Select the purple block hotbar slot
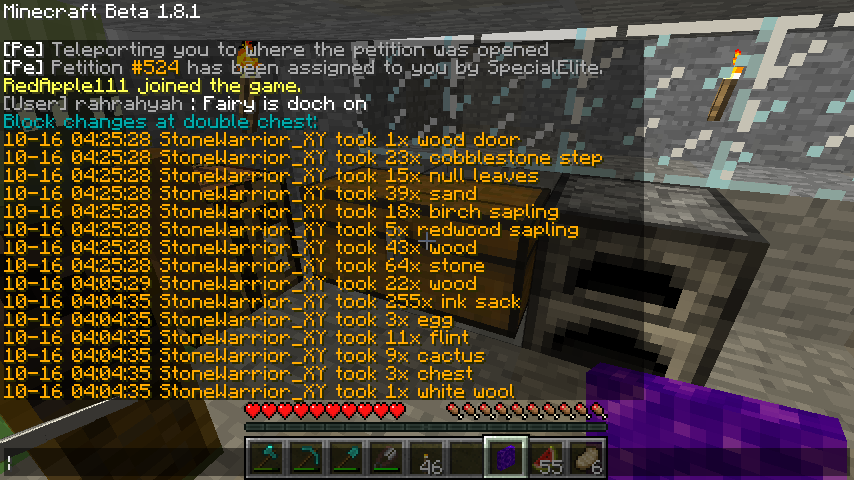The height and width of the screenshot is (480, 854). pyautogui.click(x=506, y=458)
